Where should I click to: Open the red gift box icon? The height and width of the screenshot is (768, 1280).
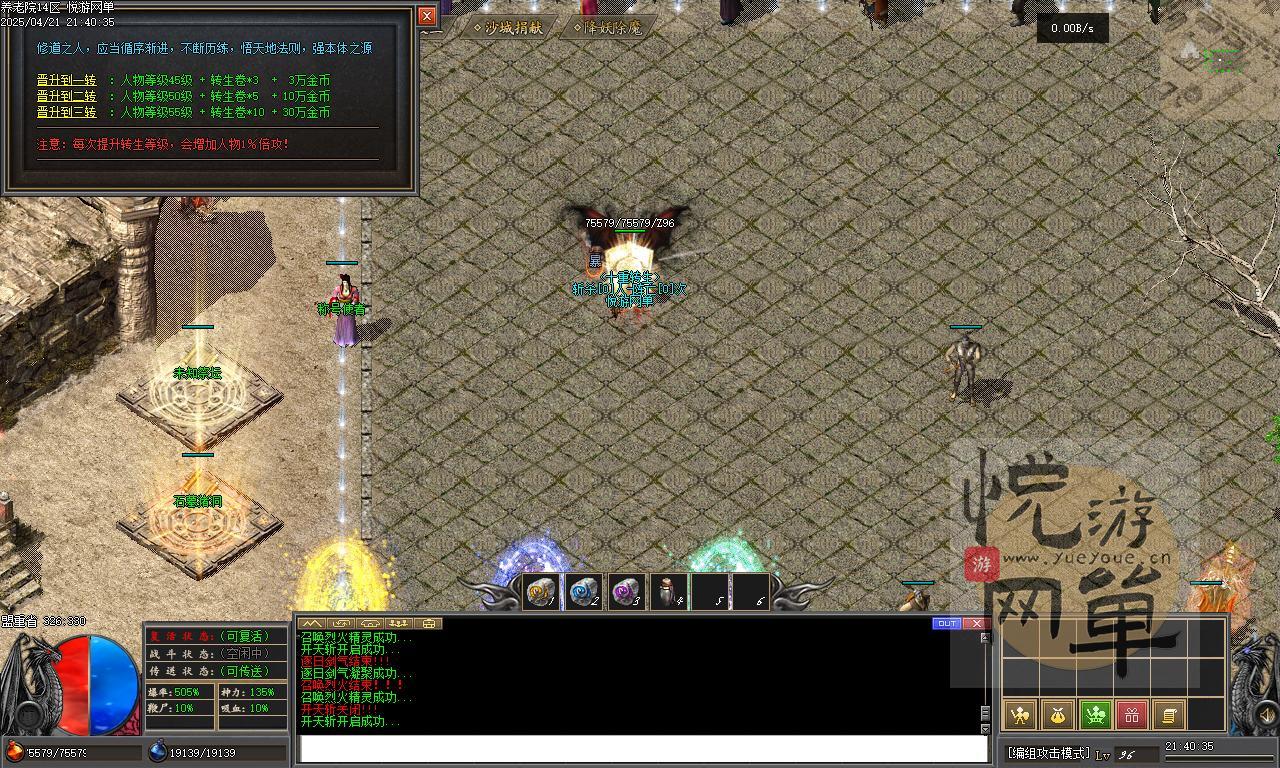[x=1132, y=715]
